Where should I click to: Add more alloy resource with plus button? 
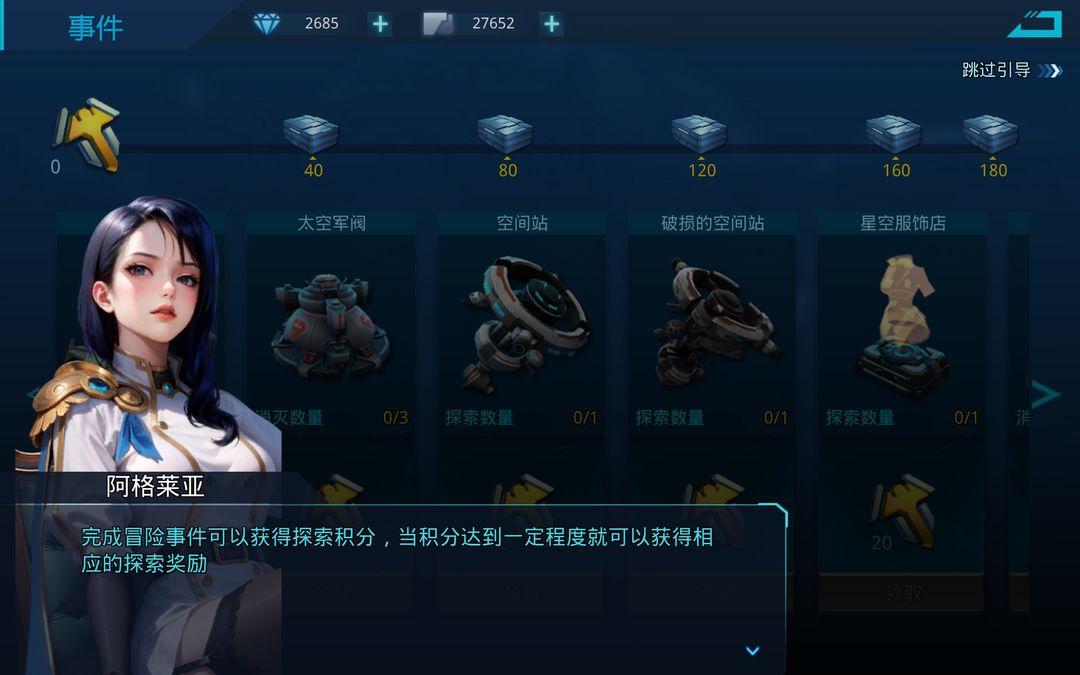click(x=551, y=24)
